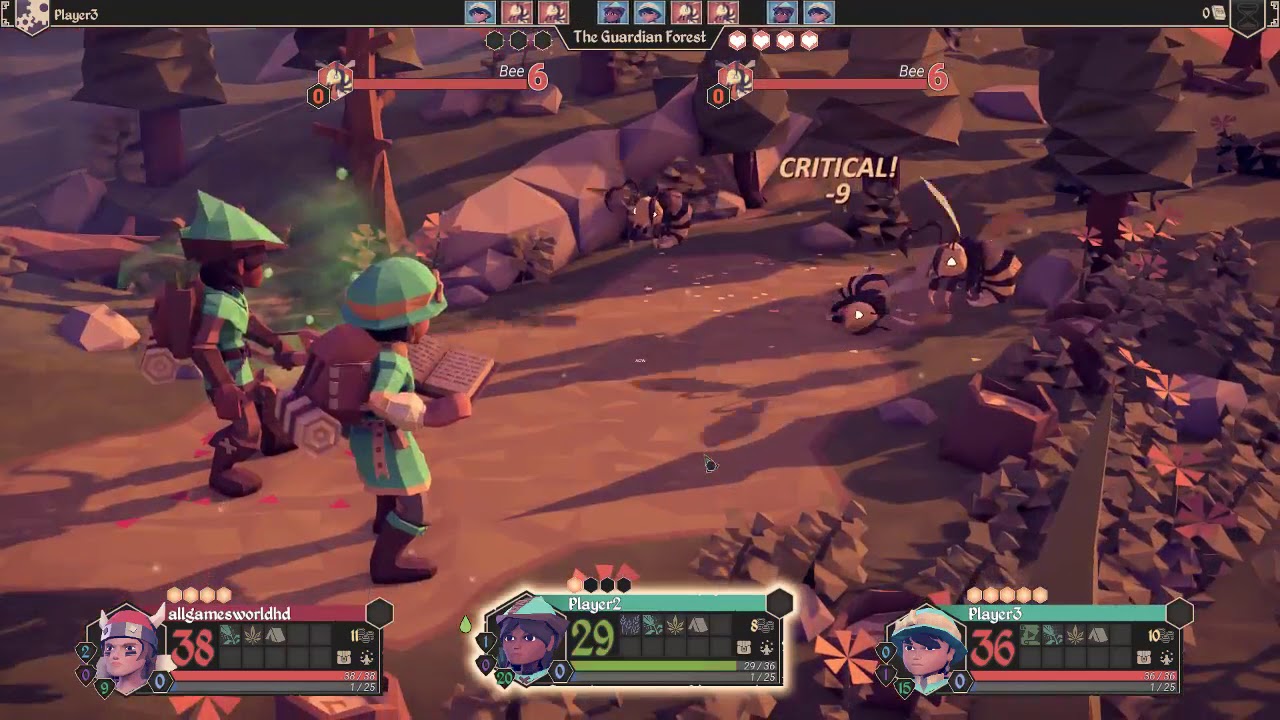This screenshot has width=1280, height=720.
Task: Select the tent icon in Player2's panel
Action: (x=696, y=626)
